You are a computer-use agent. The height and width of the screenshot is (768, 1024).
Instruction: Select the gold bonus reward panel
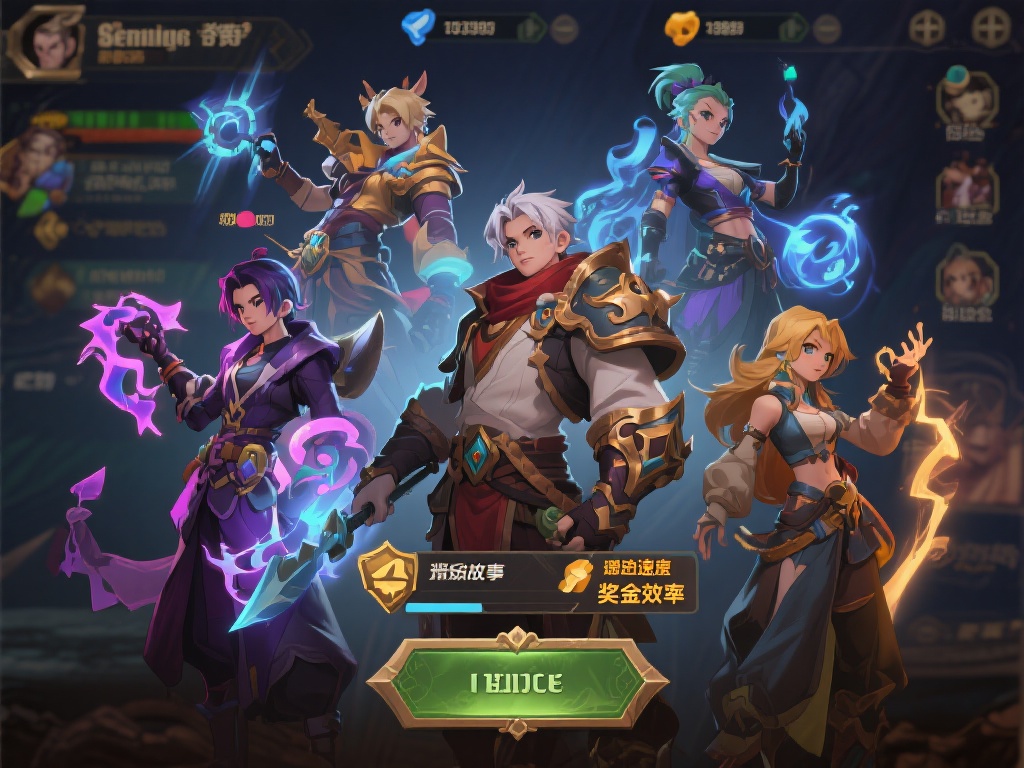click(627, 581)
